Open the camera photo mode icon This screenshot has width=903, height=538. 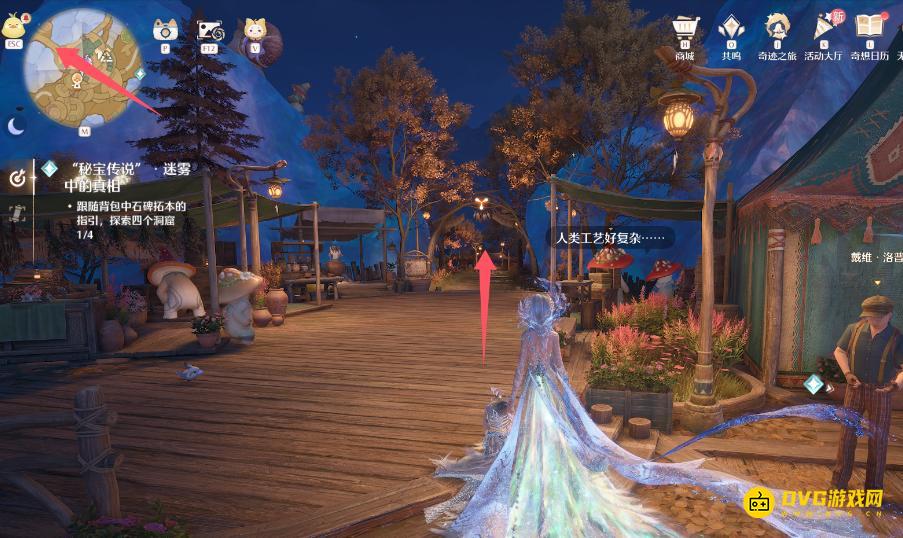point(165,31)
